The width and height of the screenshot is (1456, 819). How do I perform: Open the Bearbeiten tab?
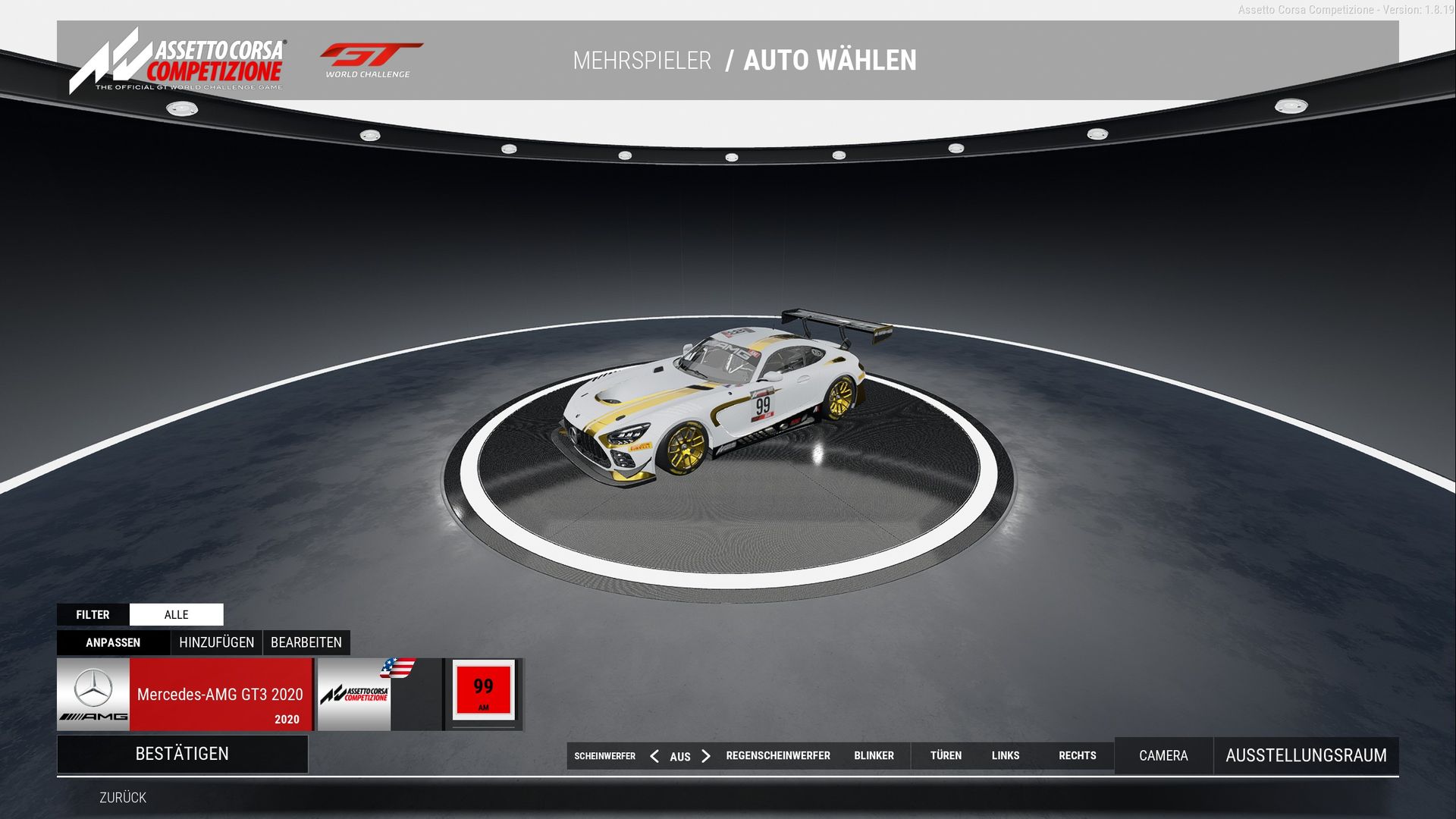(306, 643)
